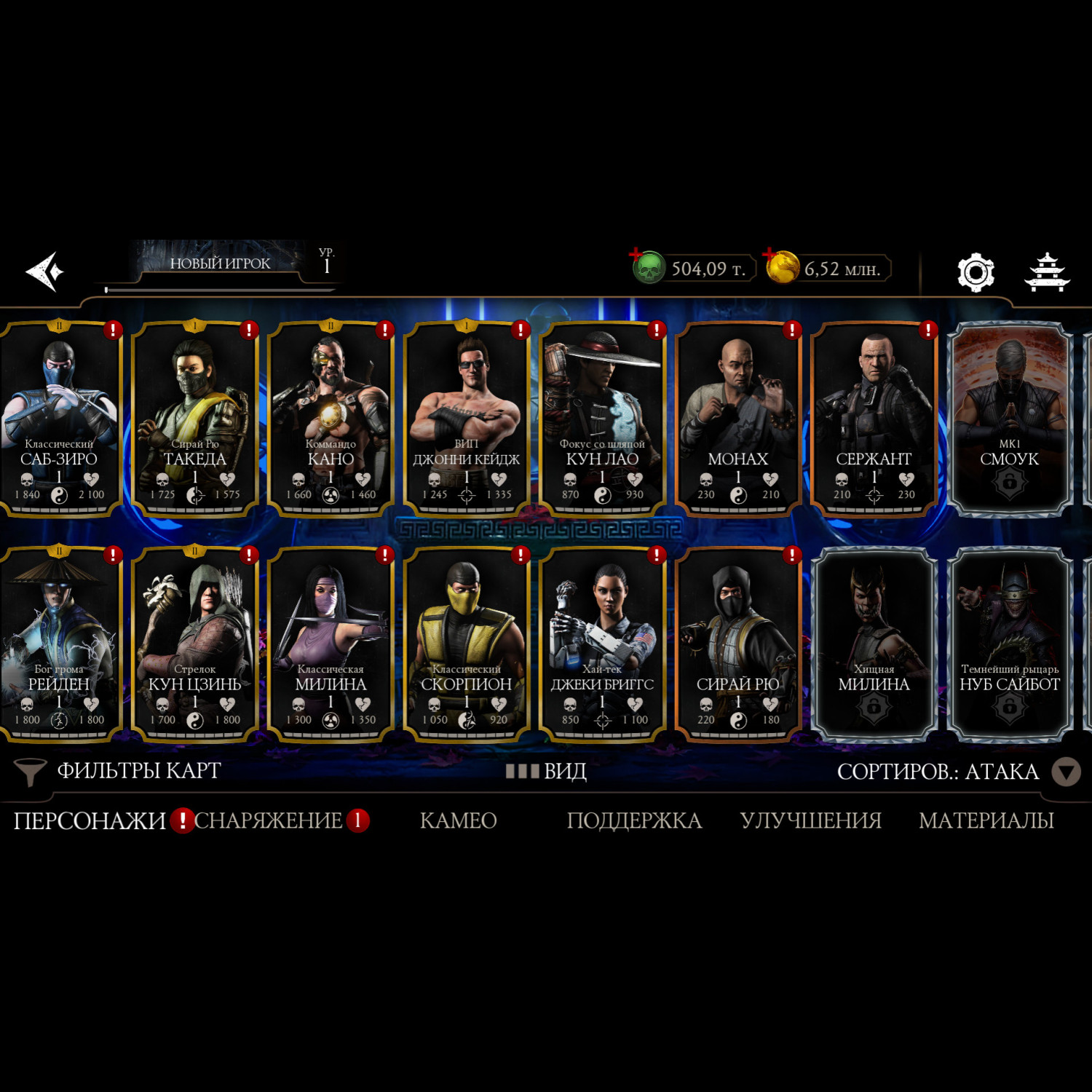
Task: Select the Kung Lao card
Action: [602, 419]
